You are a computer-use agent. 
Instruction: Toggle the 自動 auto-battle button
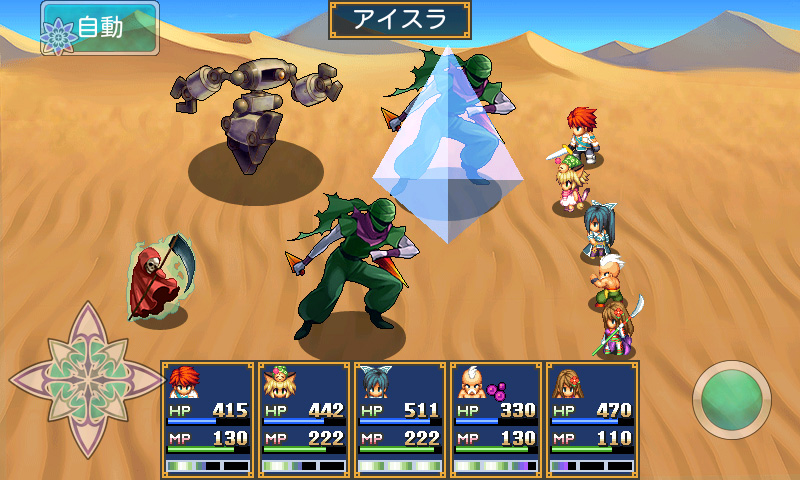pos(99,28)
